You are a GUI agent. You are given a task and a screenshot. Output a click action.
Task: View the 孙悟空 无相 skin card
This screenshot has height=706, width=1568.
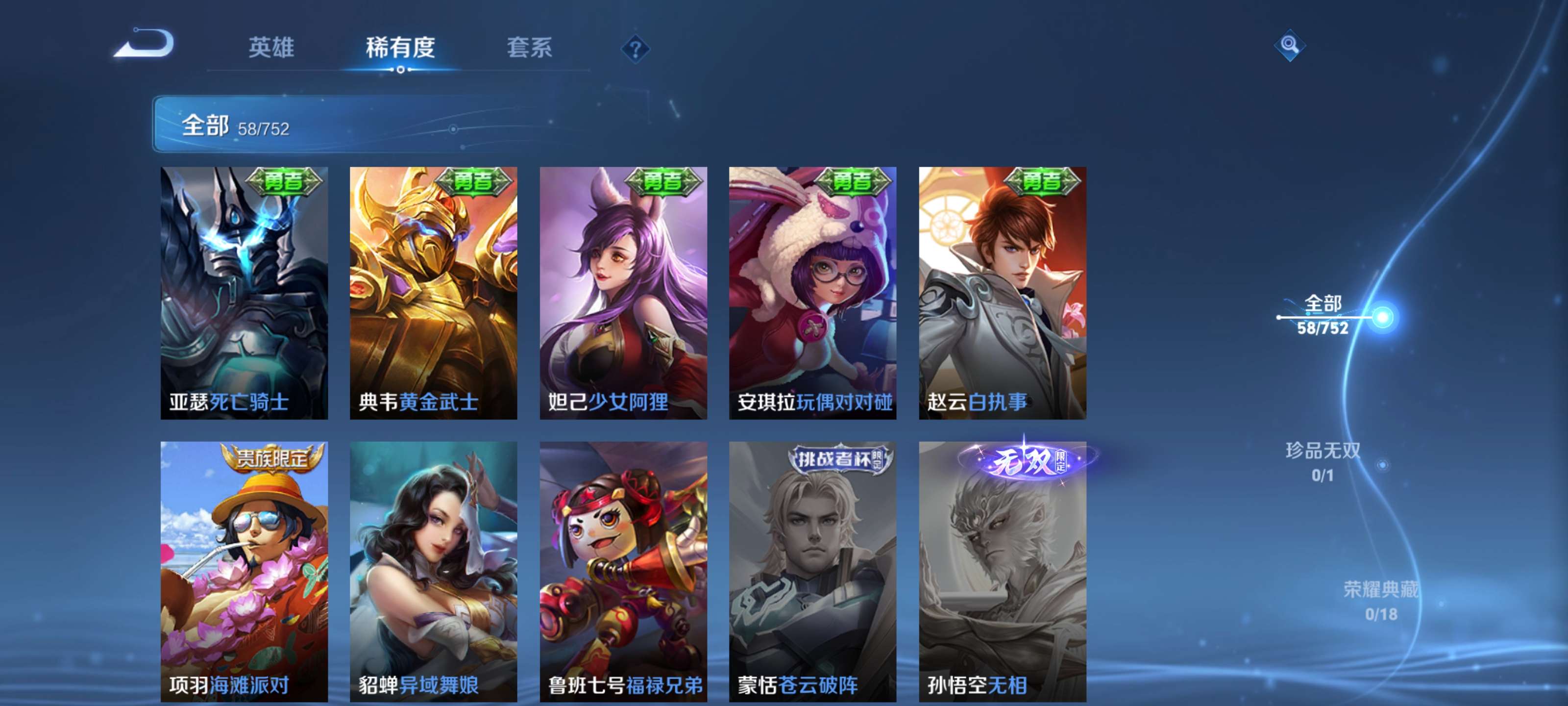1003,571
